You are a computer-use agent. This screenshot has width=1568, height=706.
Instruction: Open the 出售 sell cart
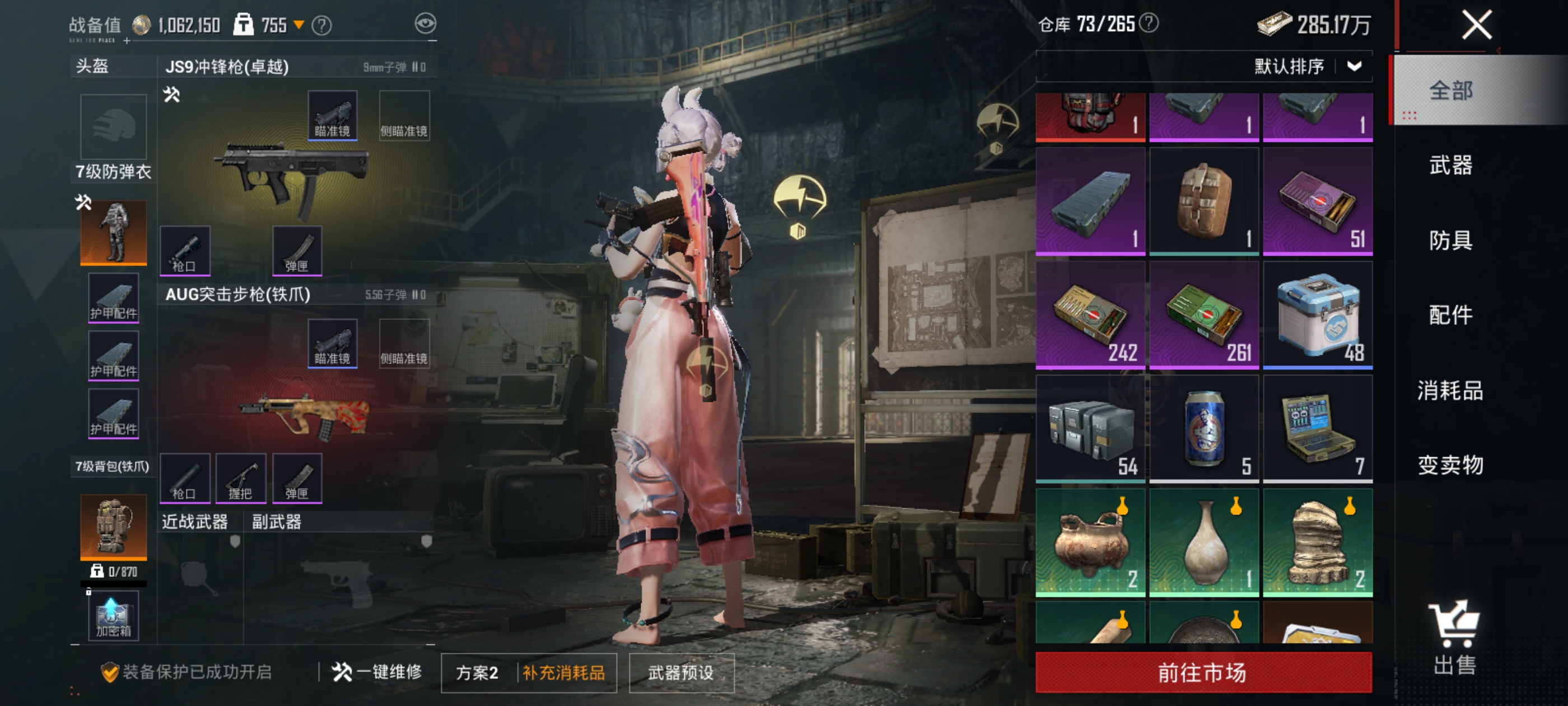(x=1454, y=637)
